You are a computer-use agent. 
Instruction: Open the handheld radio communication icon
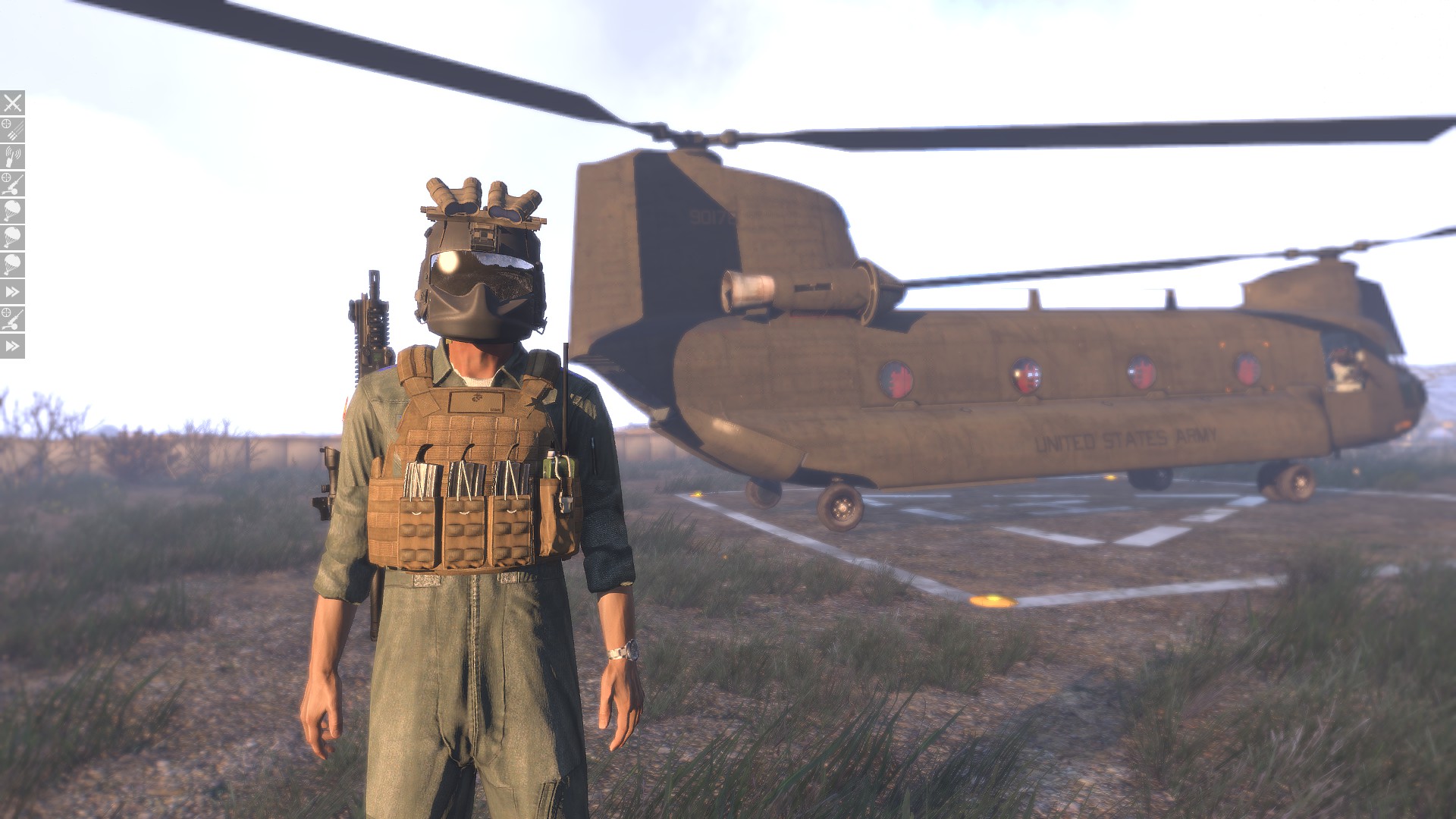click(12, 157)
